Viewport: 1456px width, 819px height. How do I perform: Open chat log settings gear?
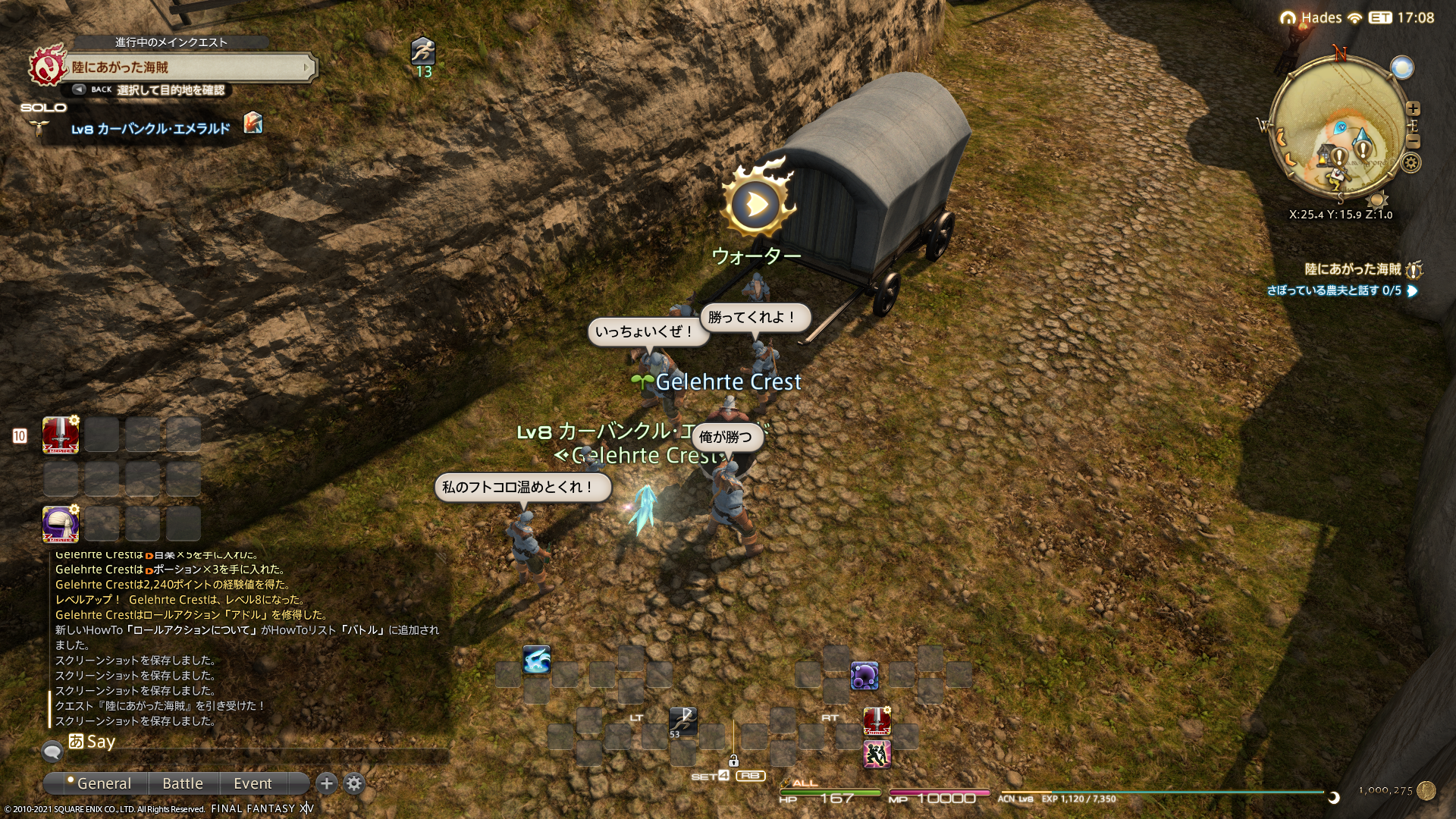click(x=354, y=783)
